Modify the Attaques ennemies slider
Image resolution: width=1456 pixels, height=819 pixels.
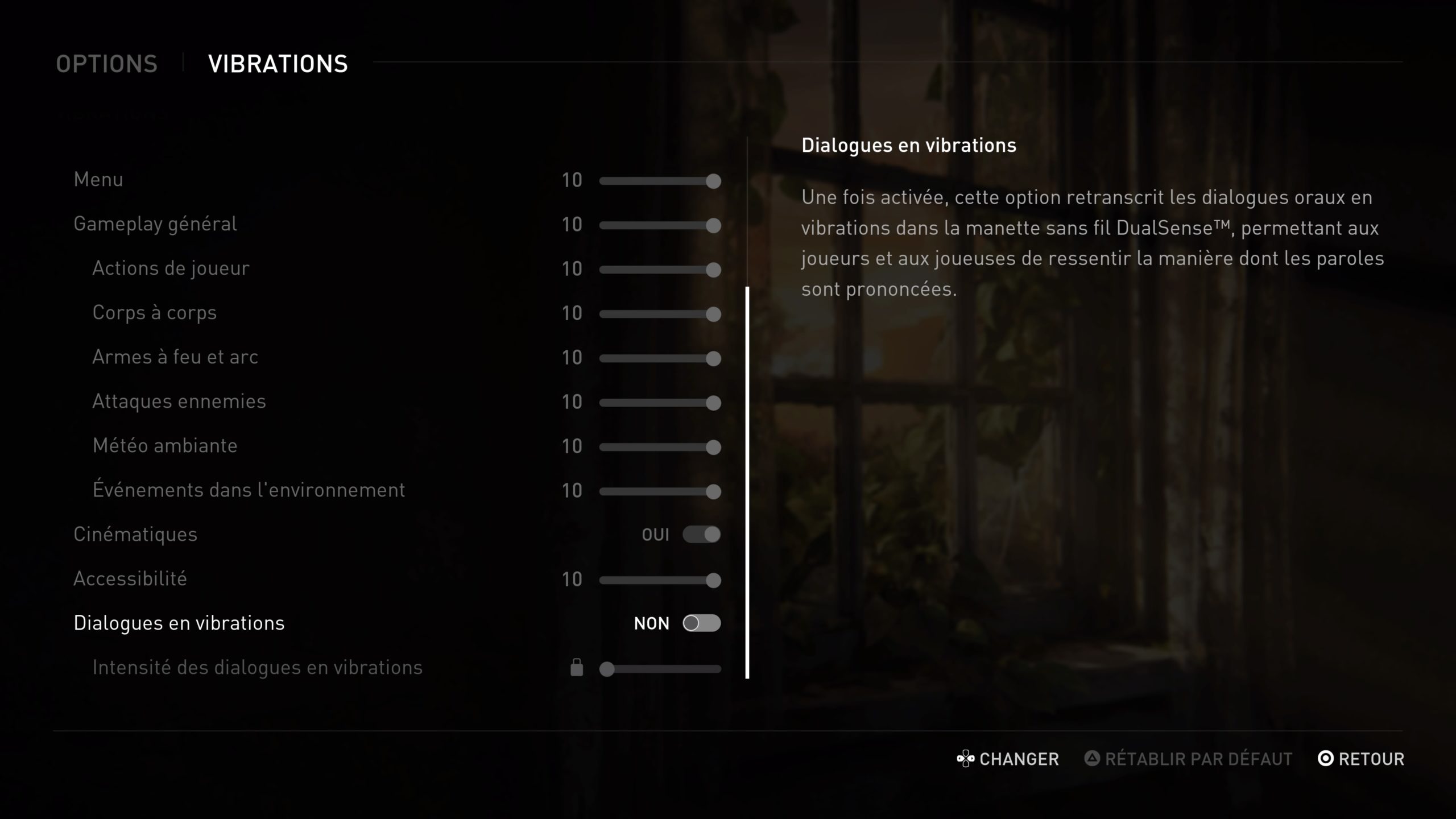(x=660, y=403)
